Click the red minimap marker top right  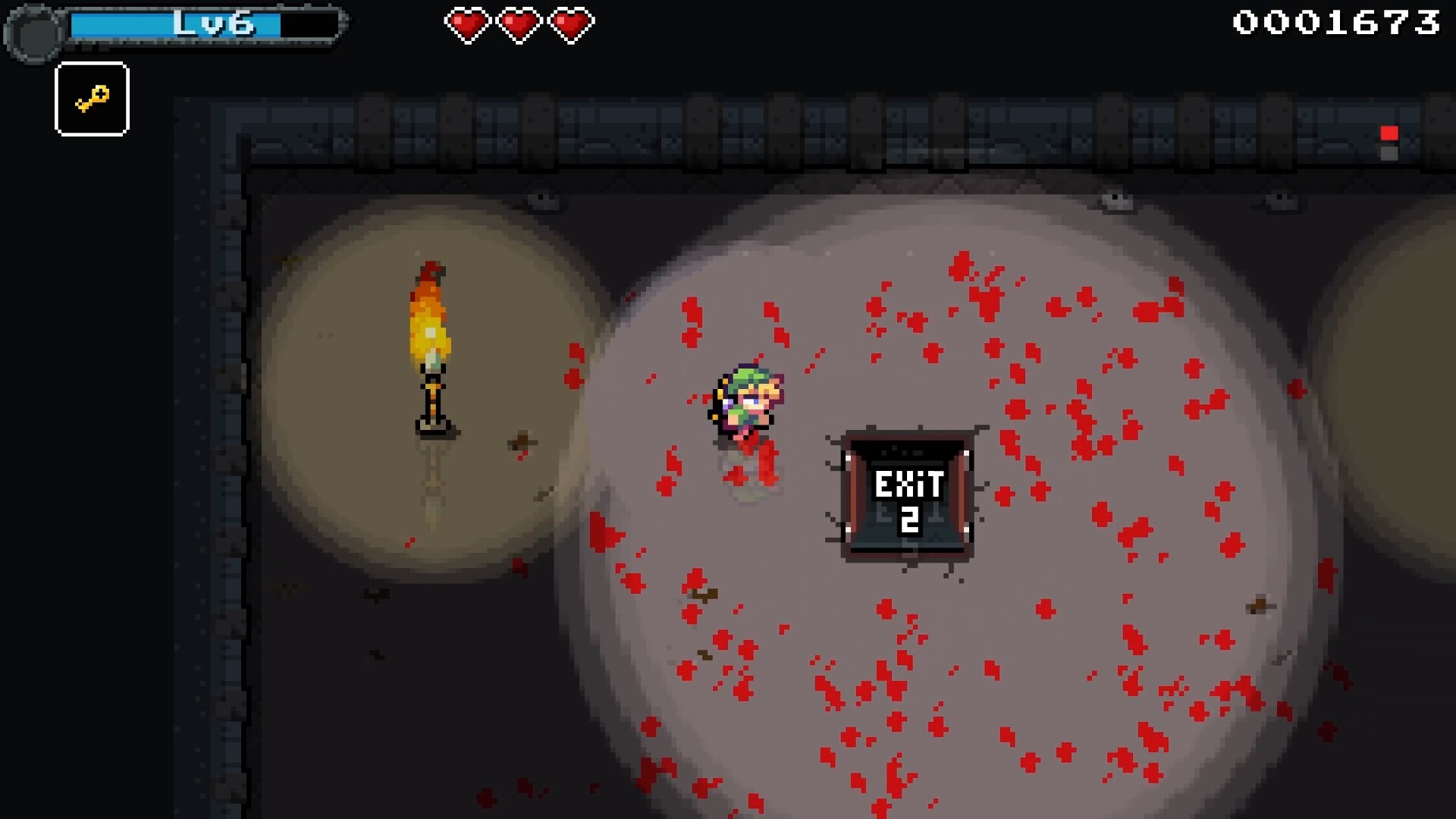point(1389,133)
